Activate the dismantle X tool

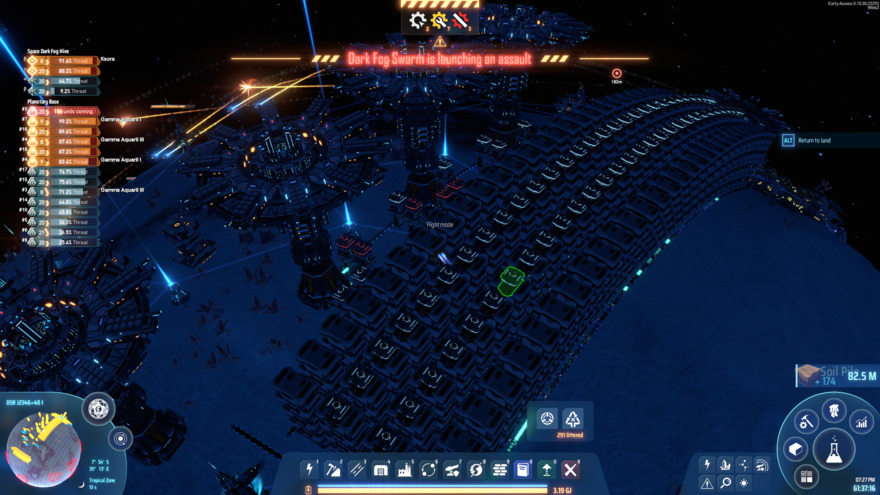[x=571, y=469]
